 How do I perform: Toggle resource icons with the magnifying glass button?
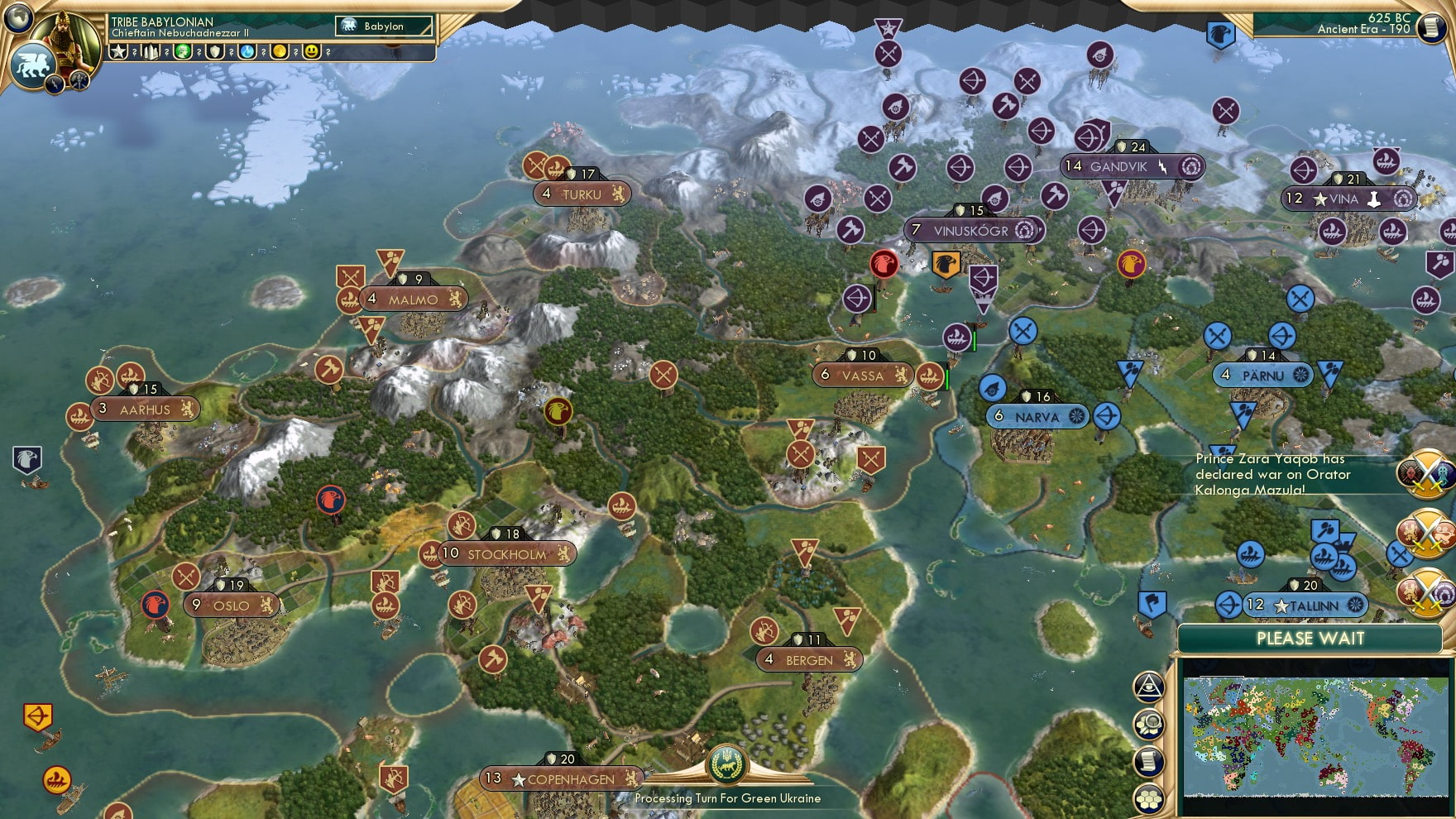[x=1148, y=724]
